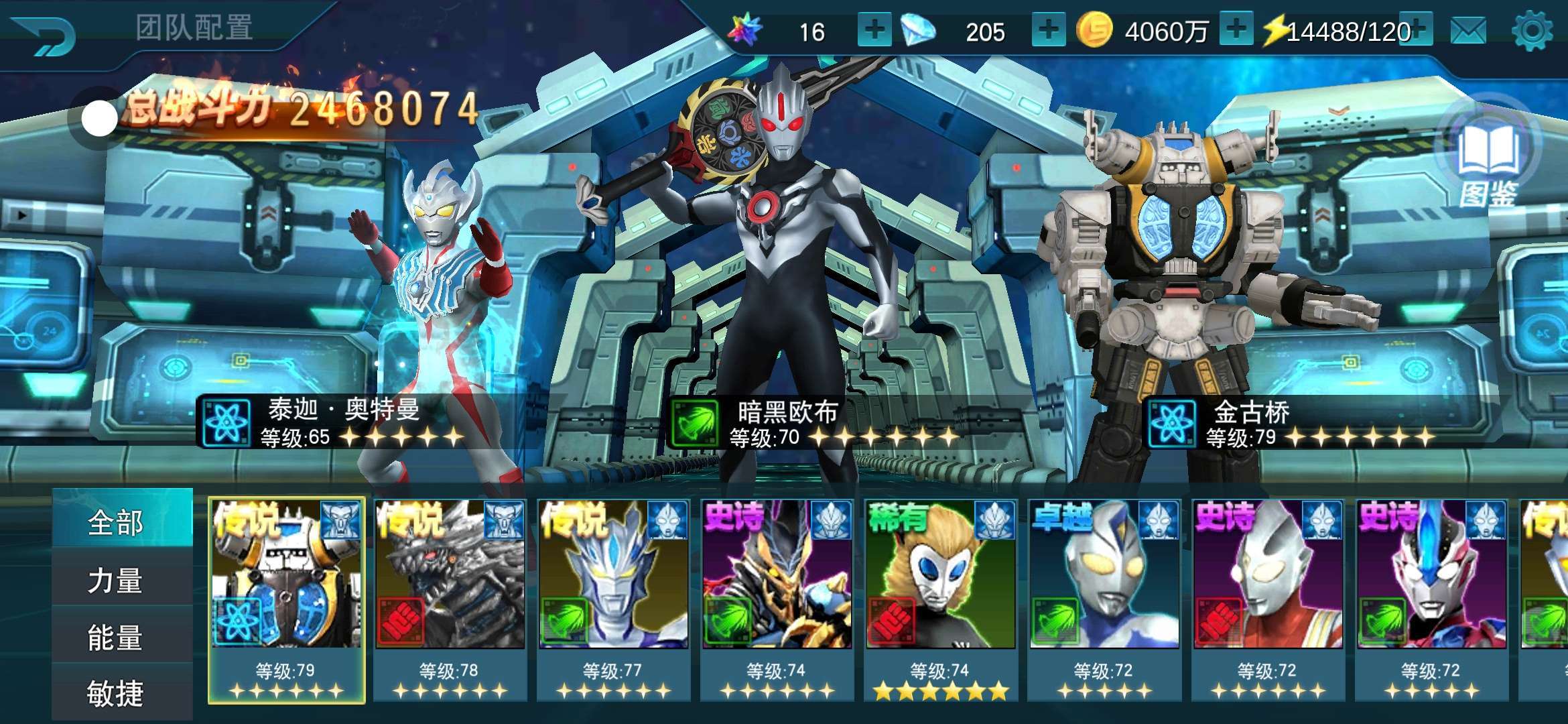This screenshot has height=724, width=1568.
Task: Pick the 史诗 level 74 dark armored card
Action: tap(777, 600)
